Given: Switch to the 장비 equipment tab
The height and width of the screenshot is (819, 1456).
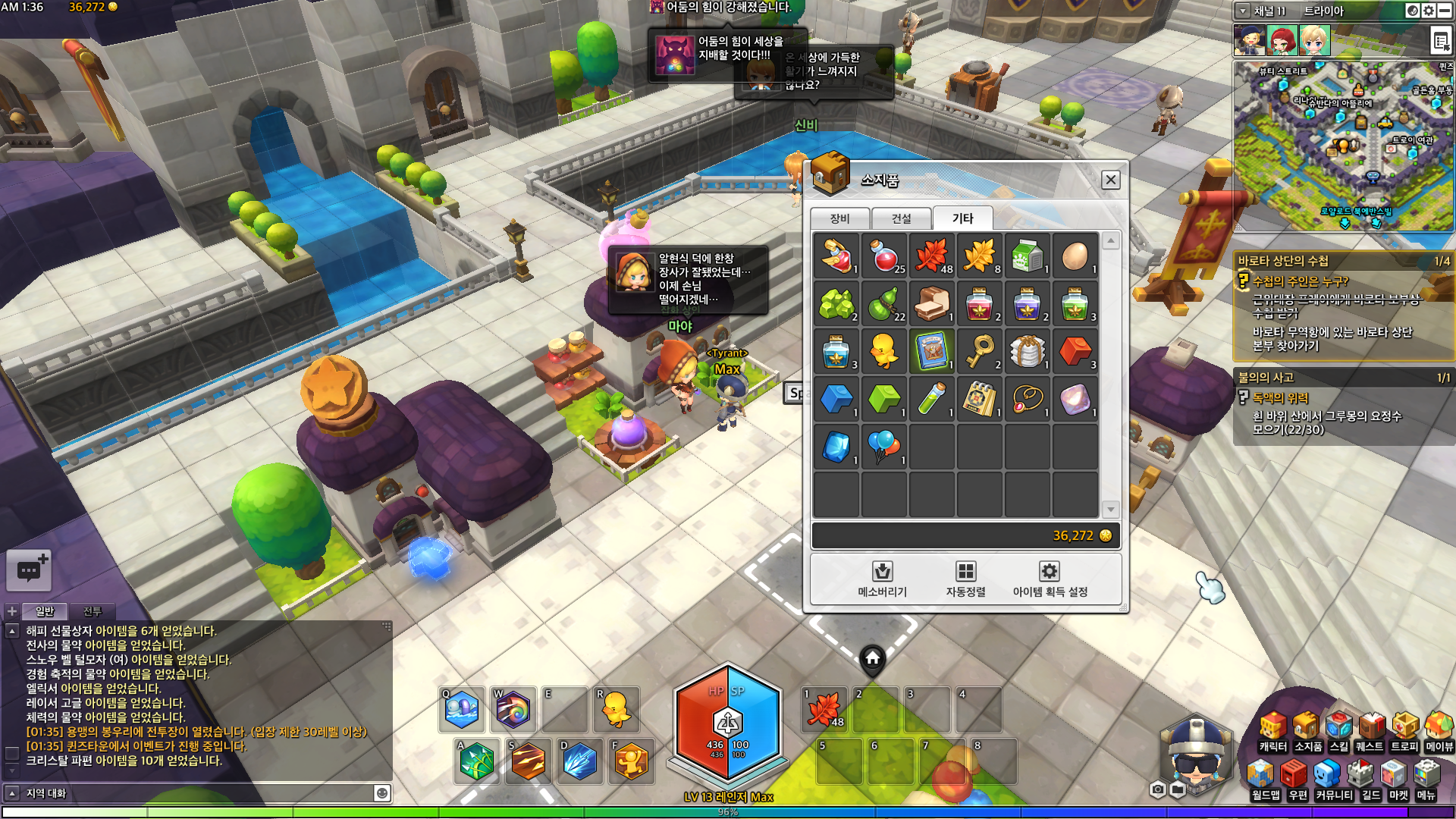Looking at the screenshot, I should [x=839, y=218].
